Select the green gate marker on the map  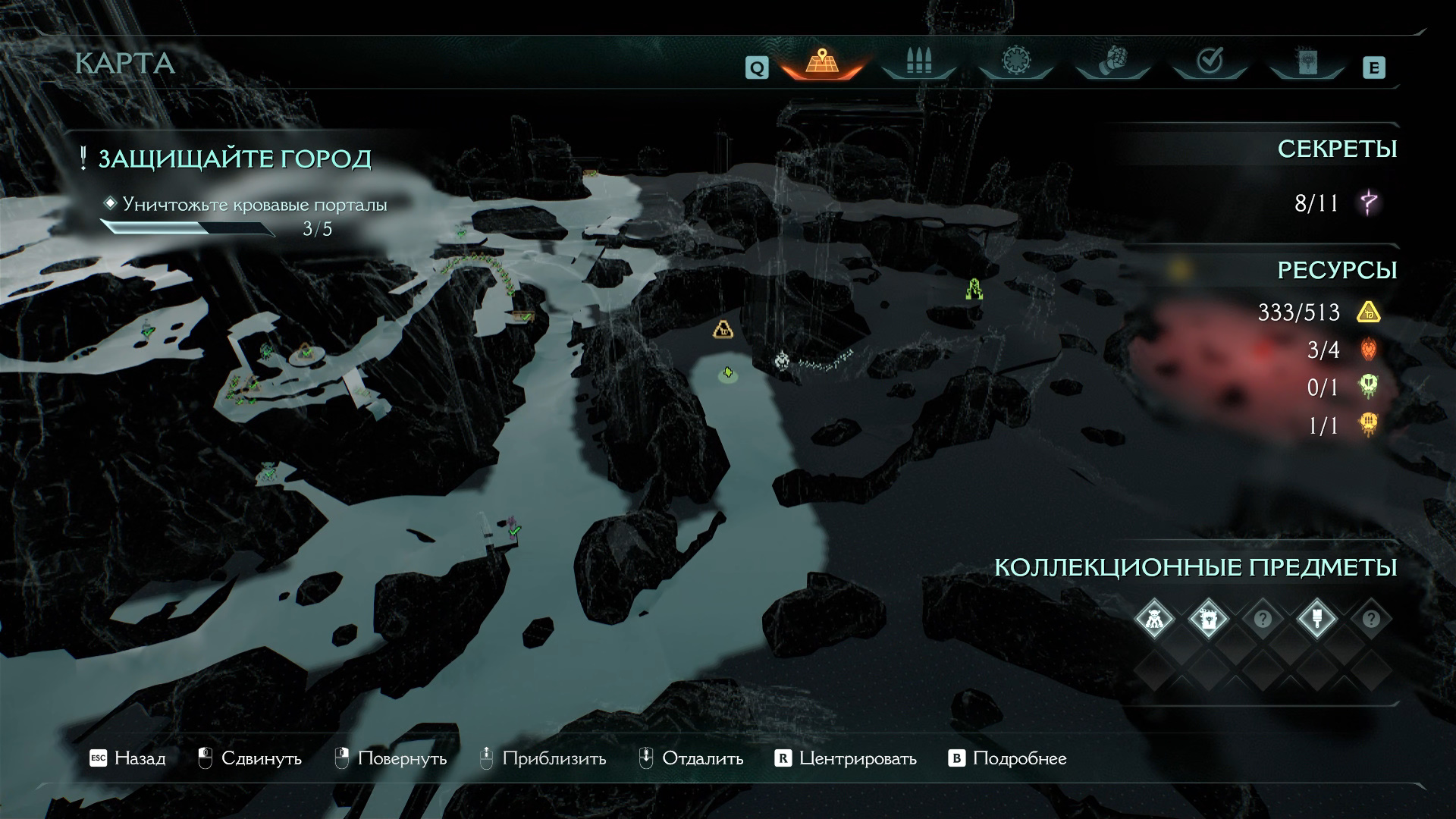pos(974,289)
